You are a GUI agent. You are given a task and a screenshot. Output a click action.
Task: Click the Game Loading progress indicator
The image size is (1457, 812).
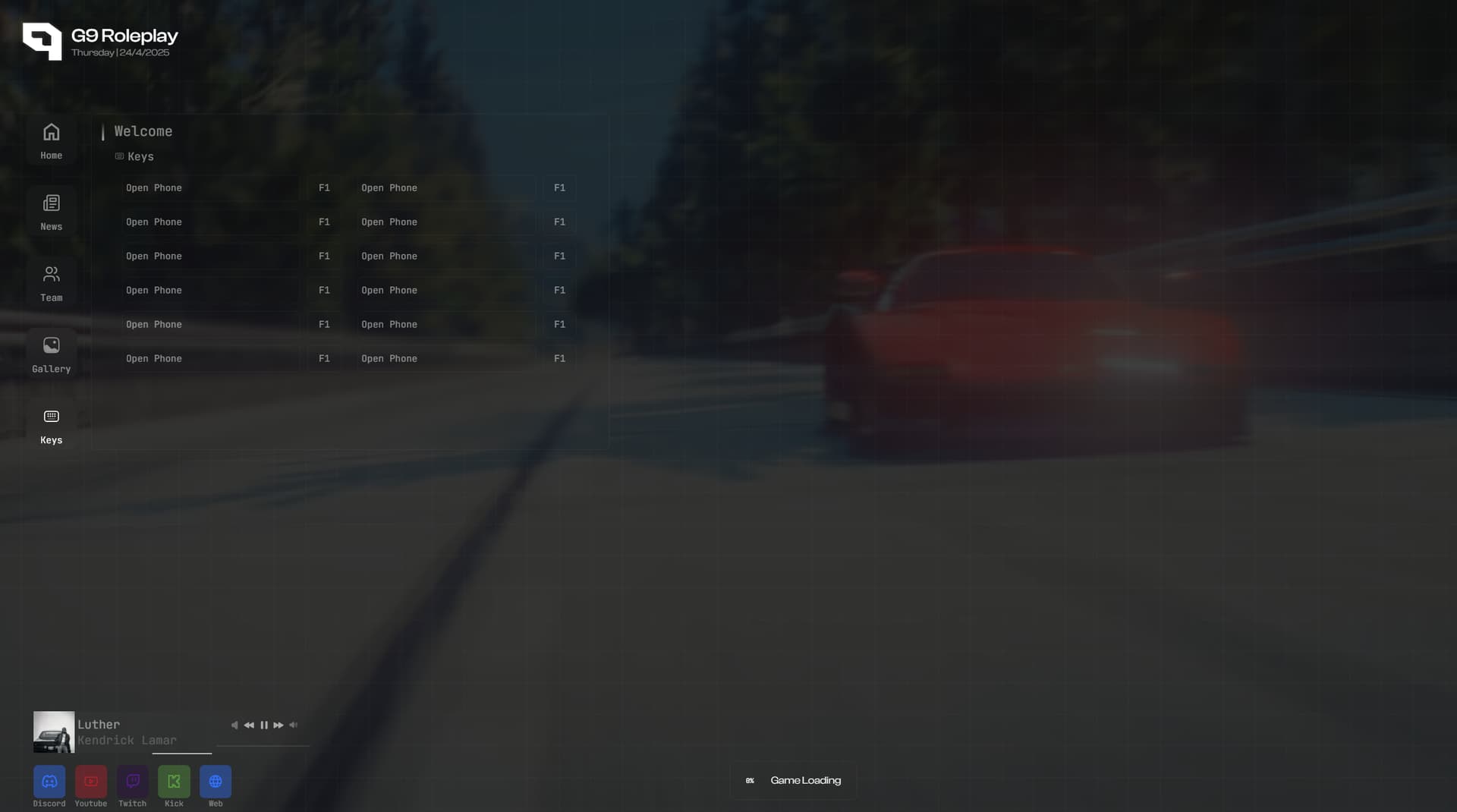coord(792,780)
